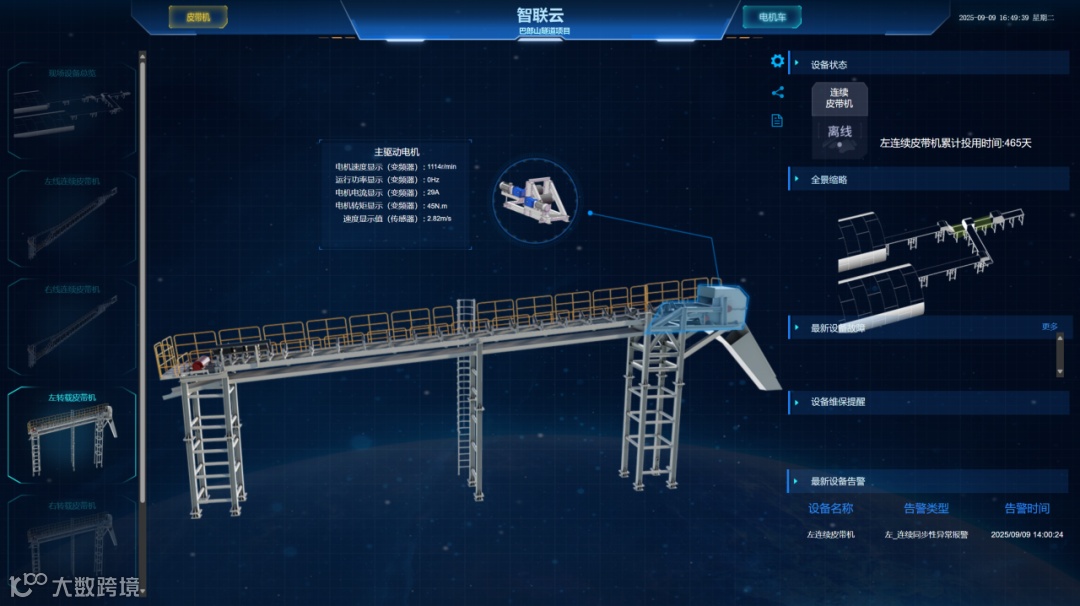The height and width of the screenshot is (606, 1080).
Task: Expand the 设备状态 section header
Action: pyautogui.click(x=830, y=65)
